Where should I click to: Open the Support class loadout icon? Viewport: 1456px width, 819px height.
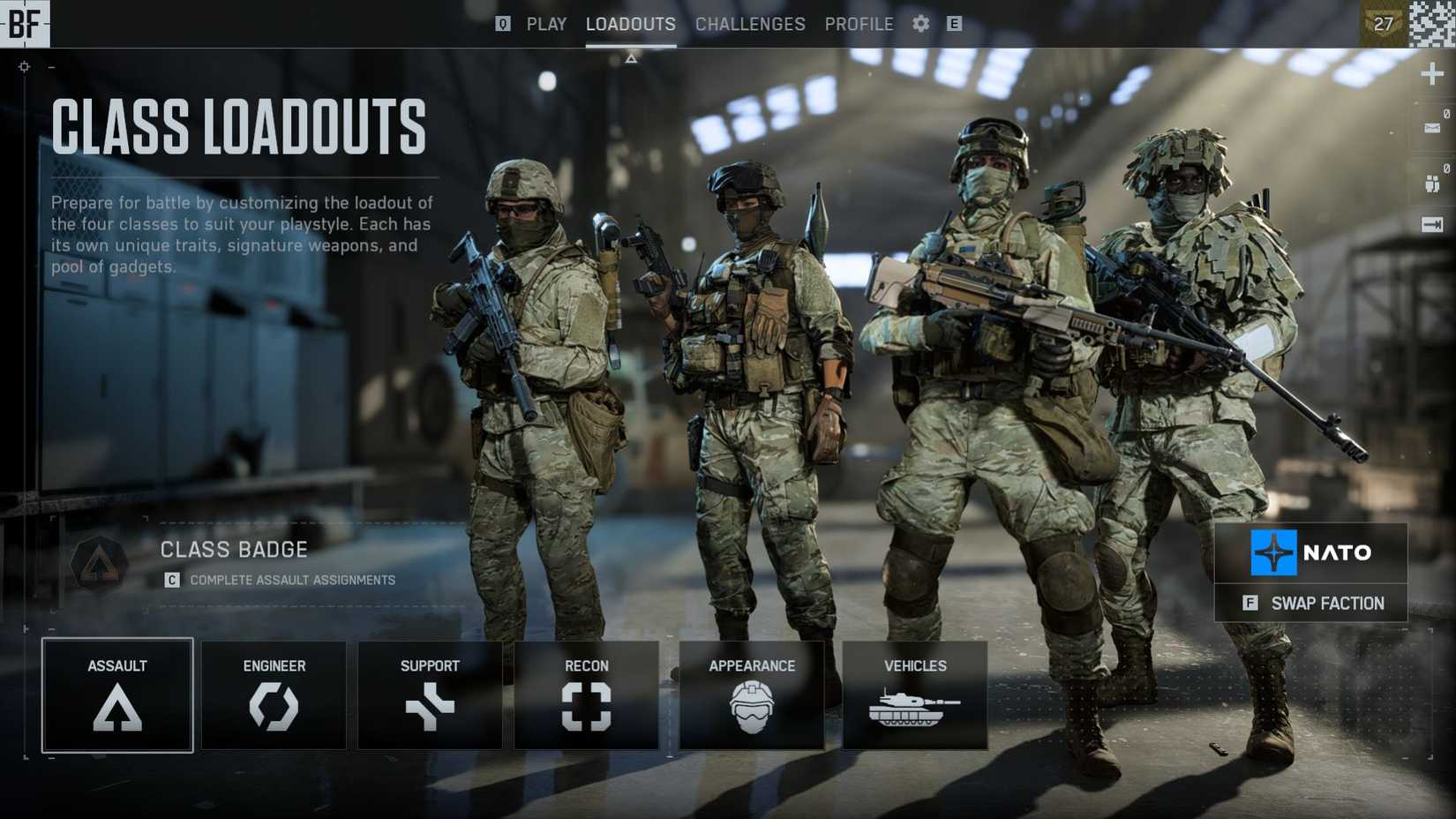click(x=430, y=706)
